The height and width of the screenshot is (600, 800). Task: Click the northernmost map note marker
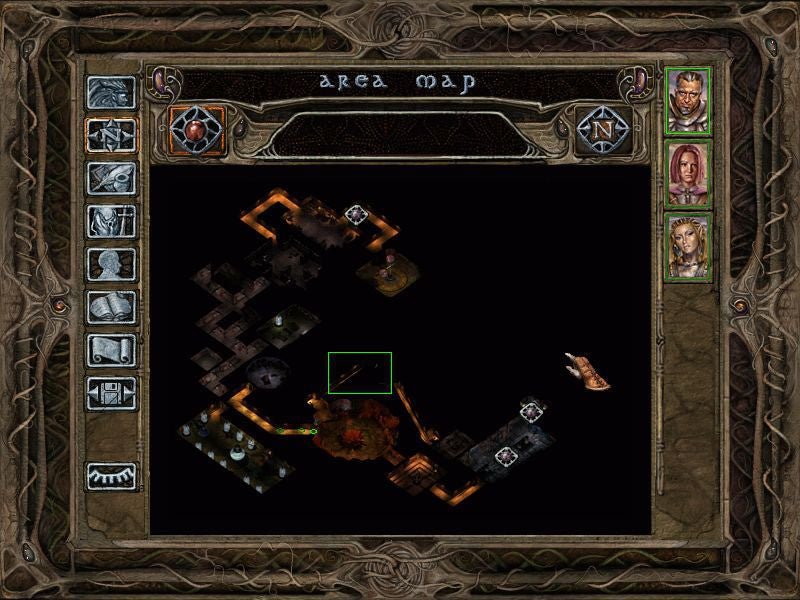(356, 213)
